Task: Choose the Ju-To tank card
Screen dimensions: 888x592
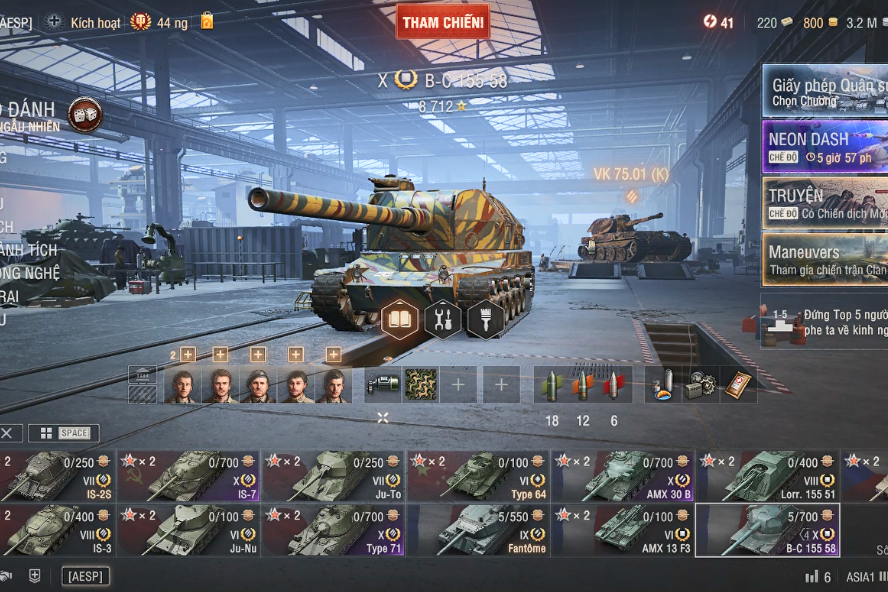Action: (x=332, y=475)
